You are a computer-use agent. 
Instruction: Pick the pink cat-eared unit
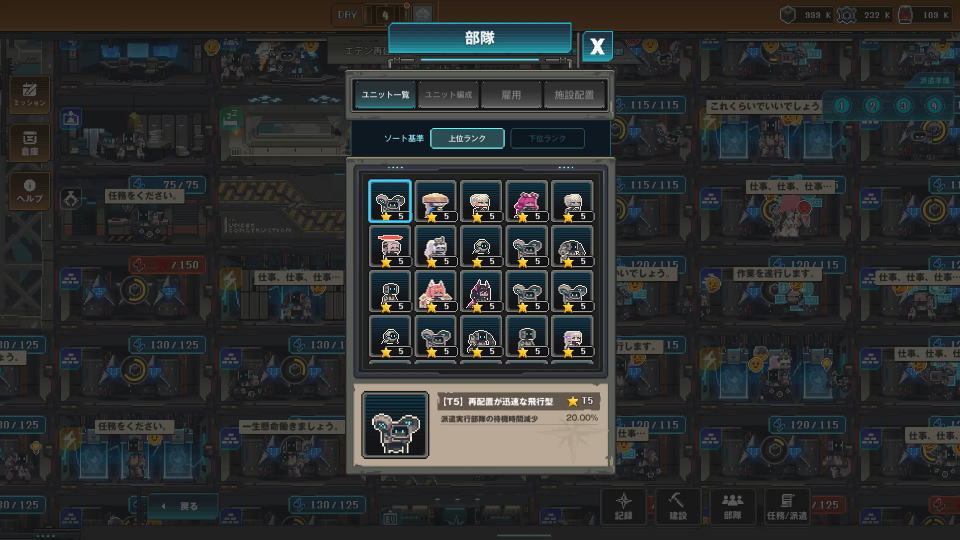(435, 292)
